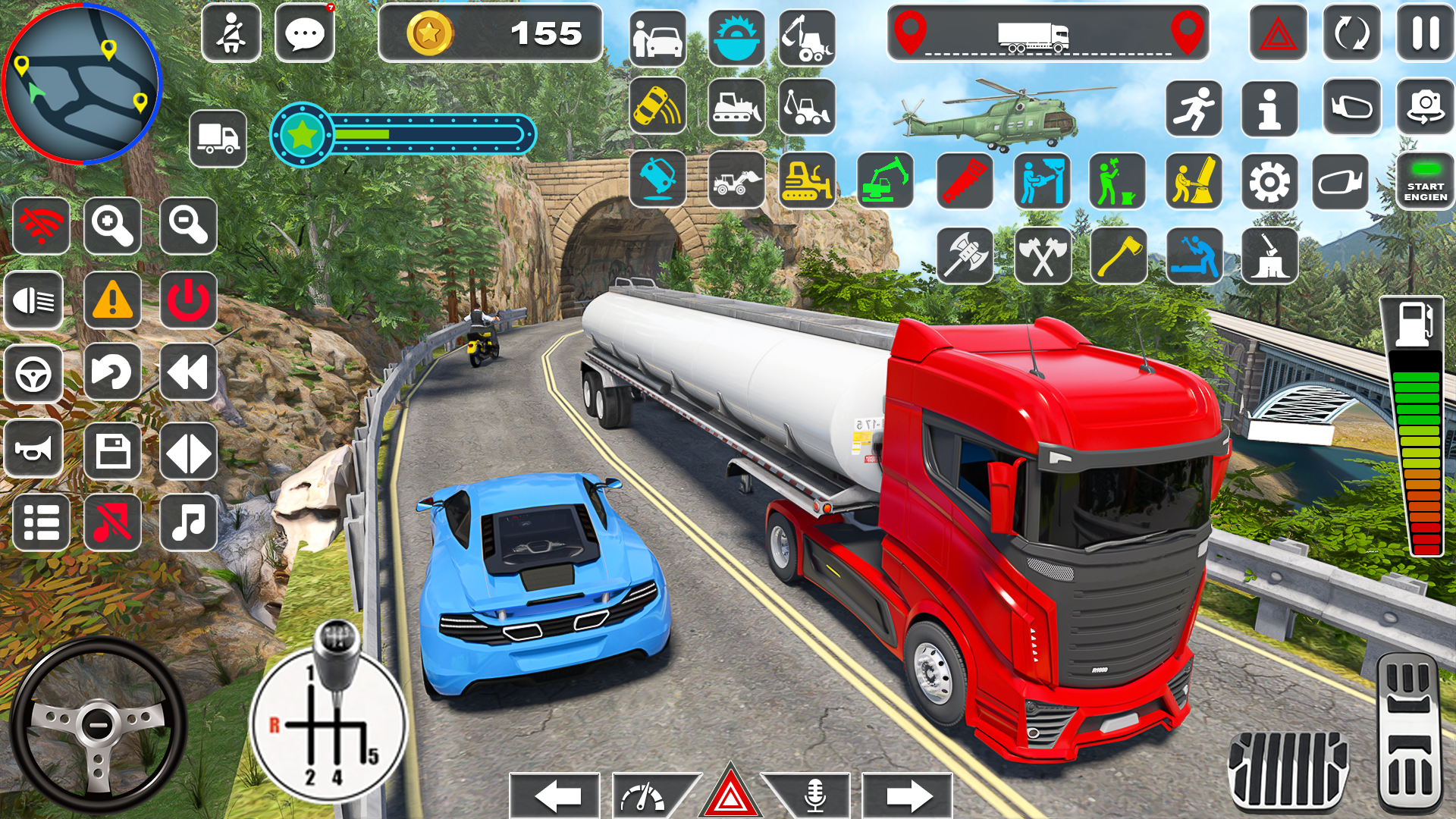The height and width of the screenshot is (819, 1456).
Task: Open the circular minimap
Action: click(x=81, y=83)
